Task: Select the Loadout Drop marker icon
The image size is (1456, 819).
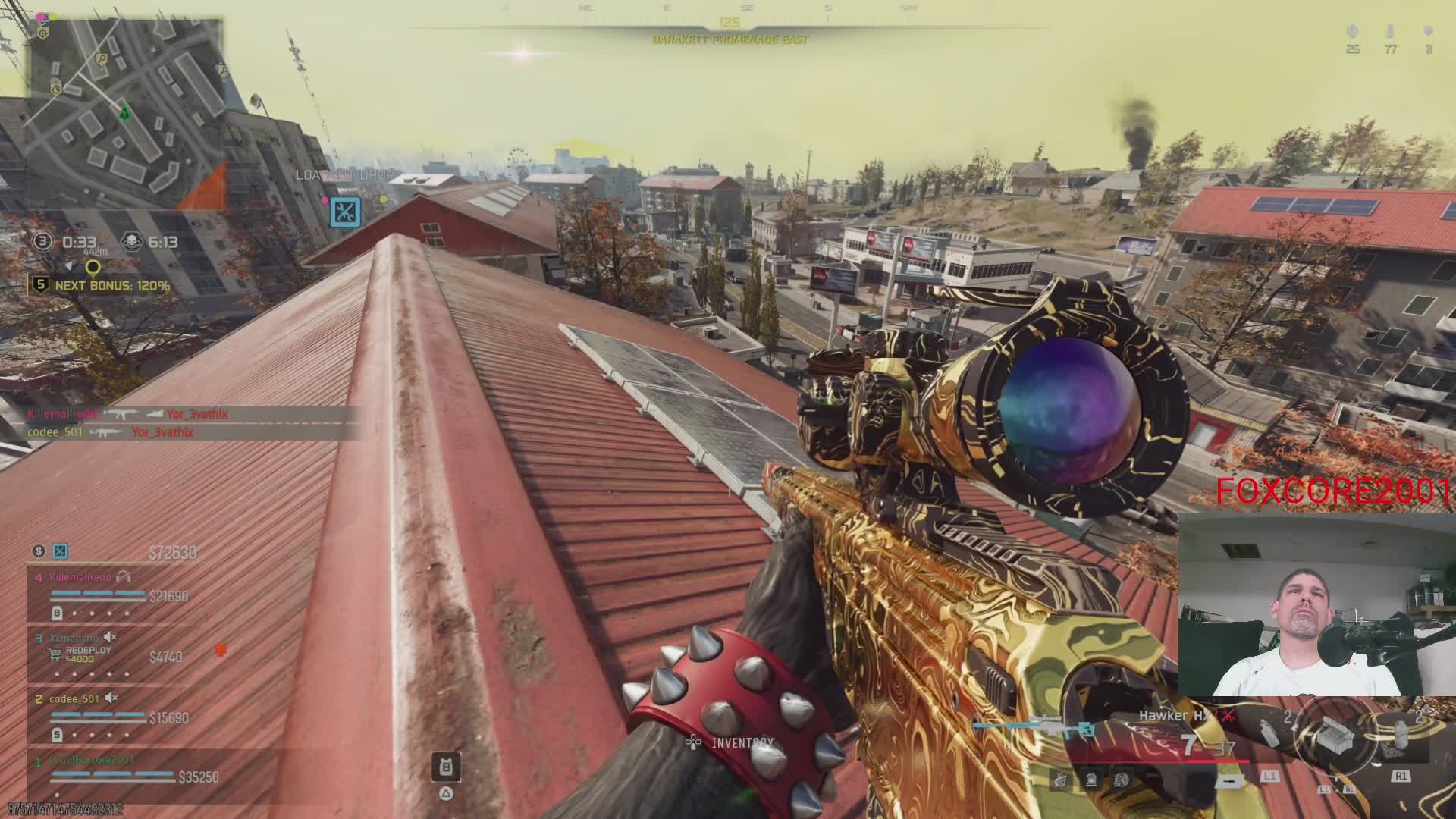Action: [346, 212]
